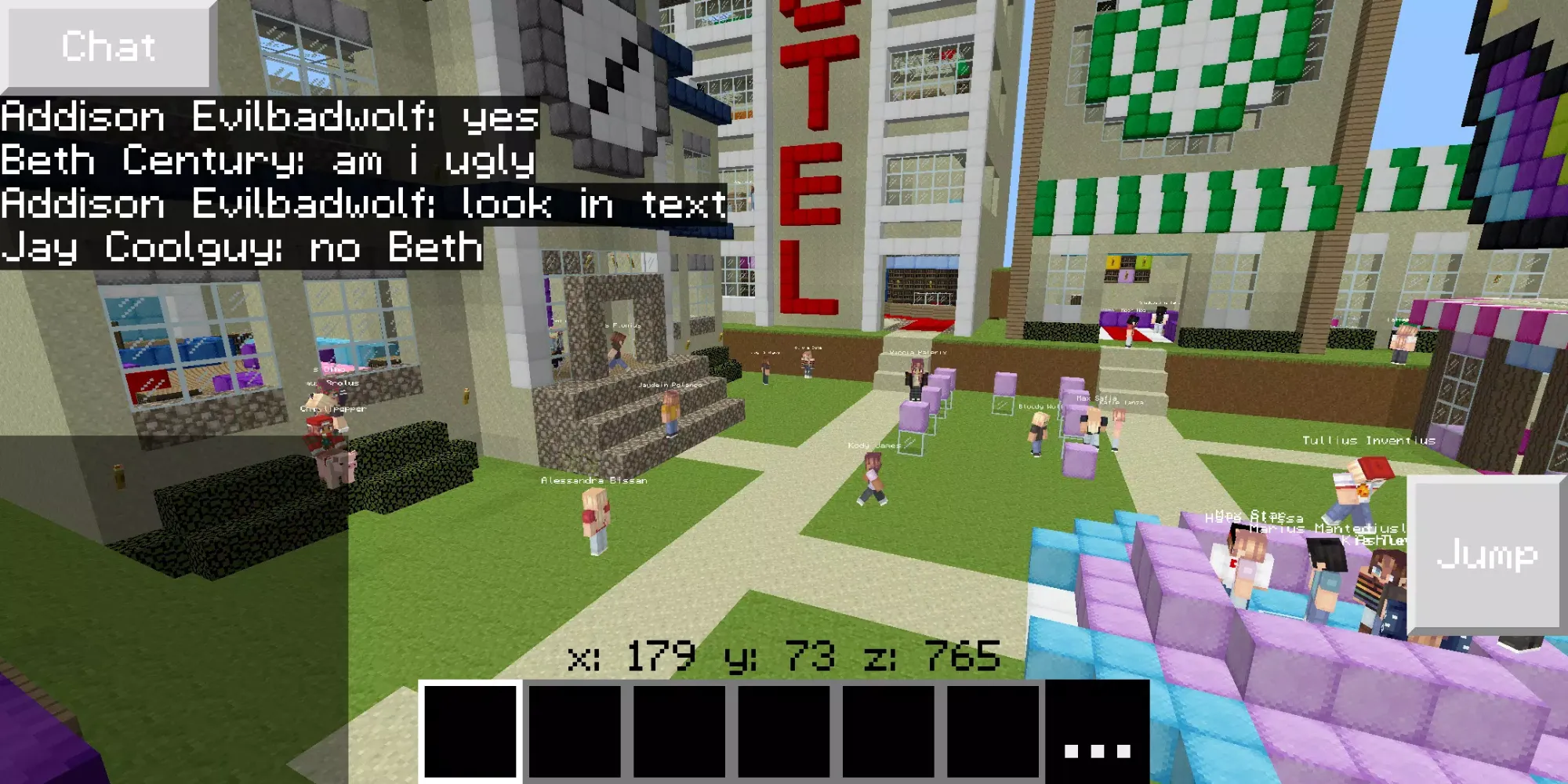This screenshot has width=1568, height=784.
Task: Select the highlighted first hotbar slot
Action: click(470, 731)
